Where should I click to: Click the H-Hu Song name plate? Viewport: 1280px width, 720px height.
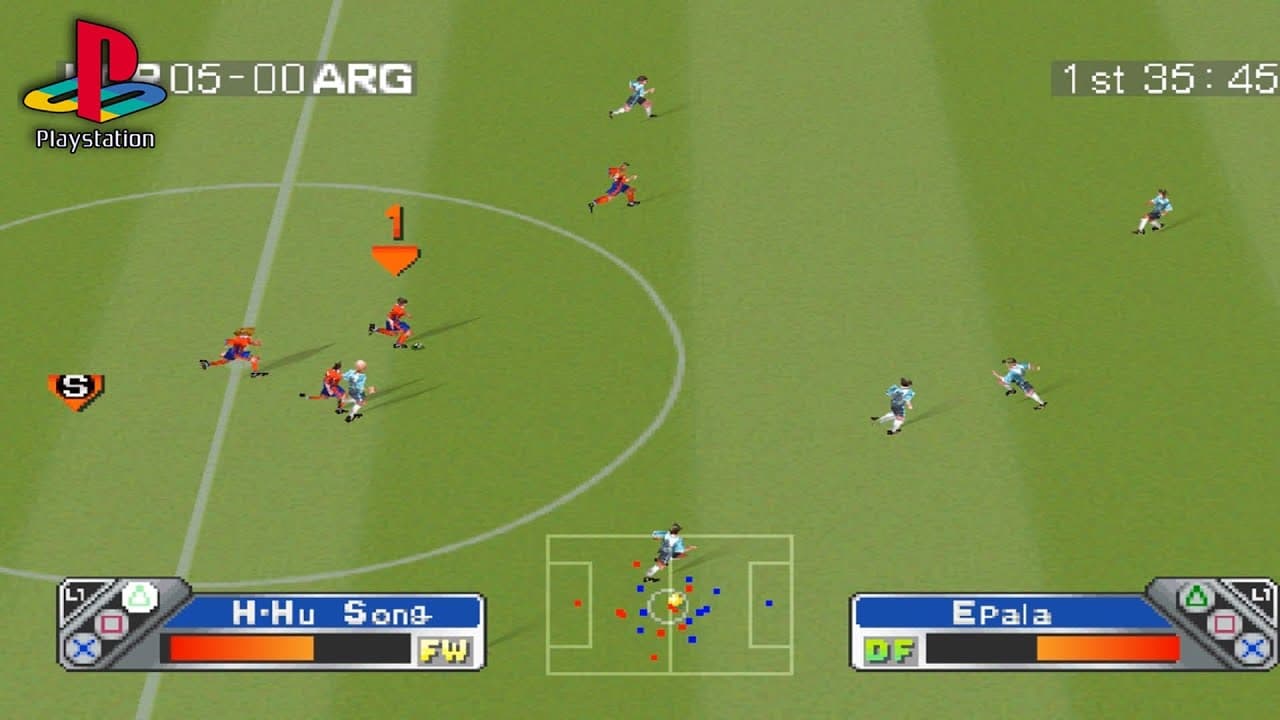336,611
